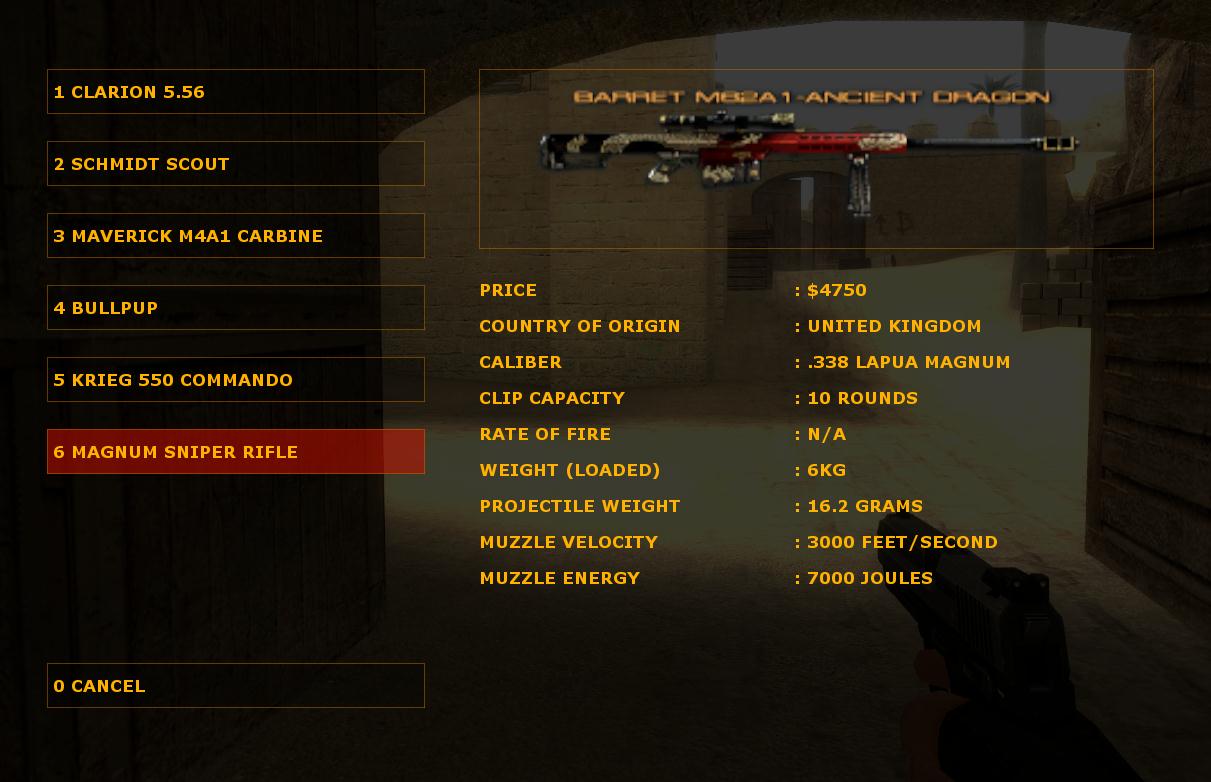
Task: Select Krieg 550 Commando
Action: [235, 380]
